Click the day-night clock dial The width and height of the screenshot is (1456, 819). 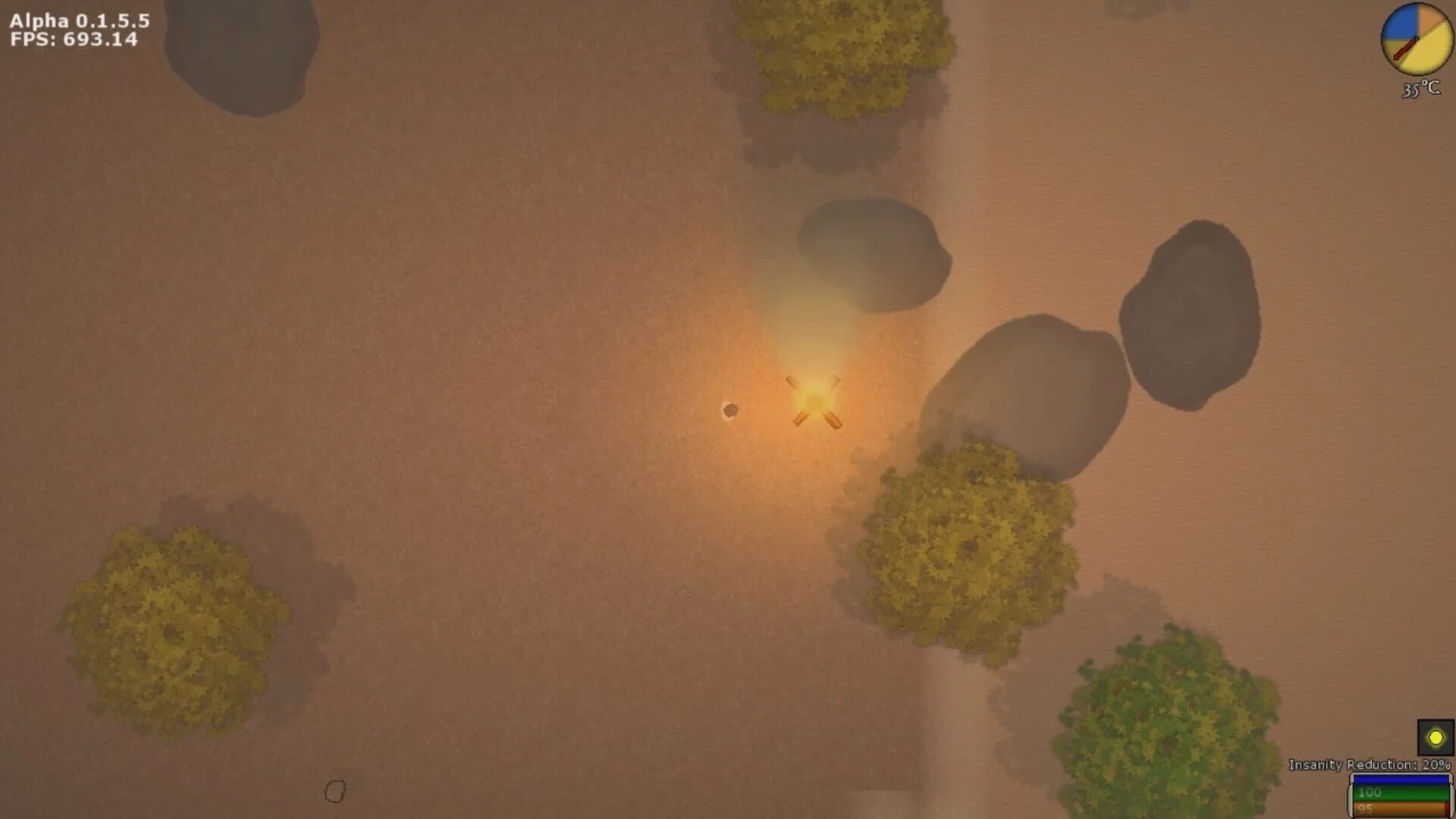1419,38
